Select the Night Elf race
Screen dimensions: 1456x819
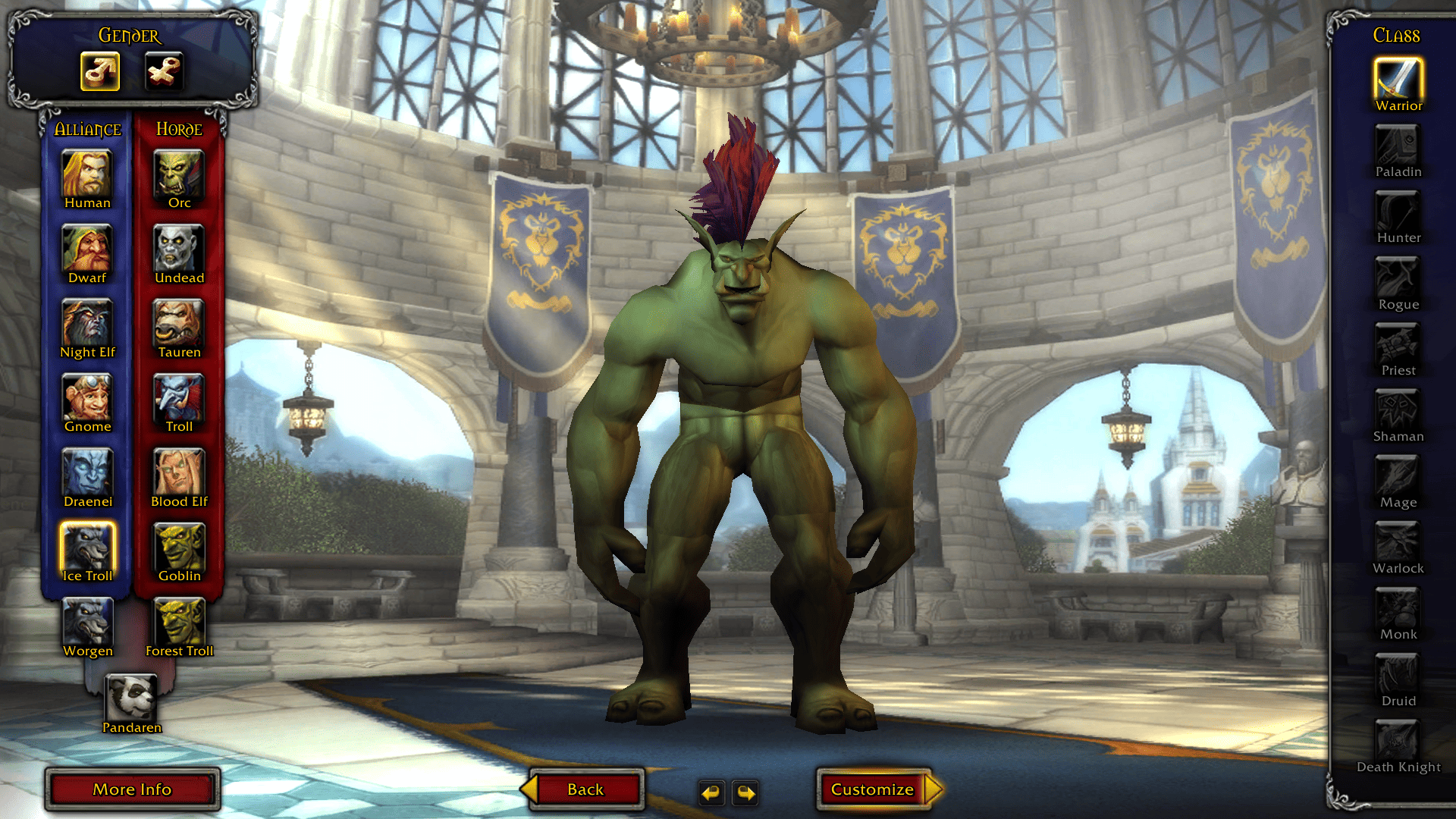click(x=87, y=324)
